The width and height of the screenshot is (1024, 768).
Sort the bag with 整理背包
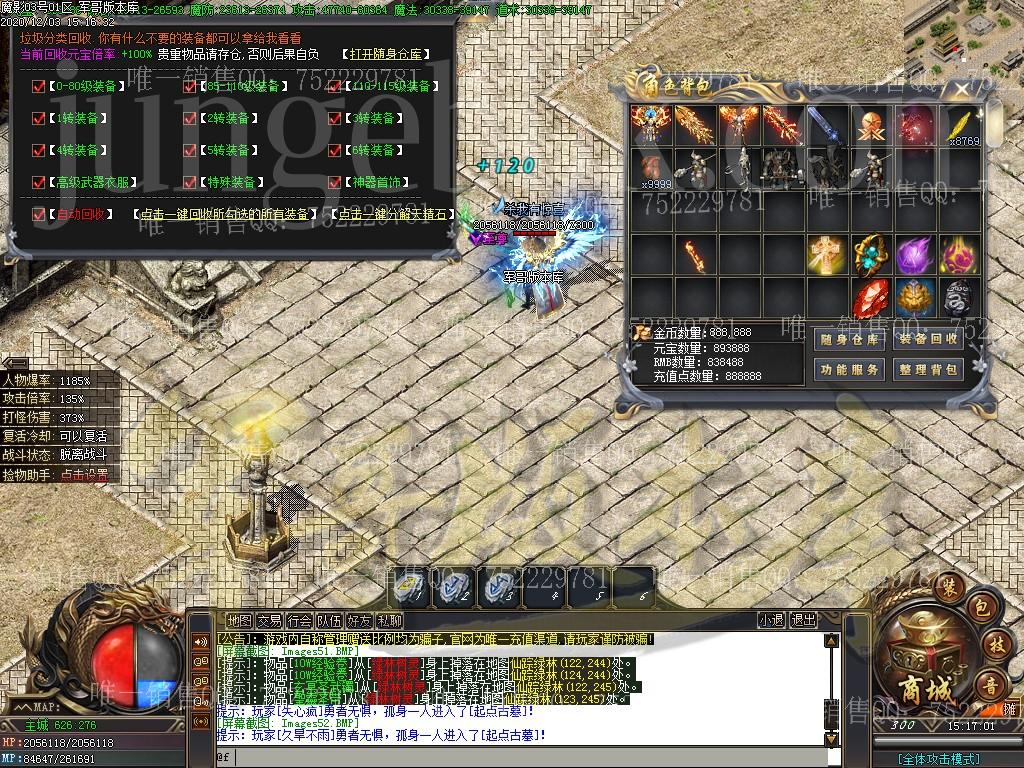(928, 370)
